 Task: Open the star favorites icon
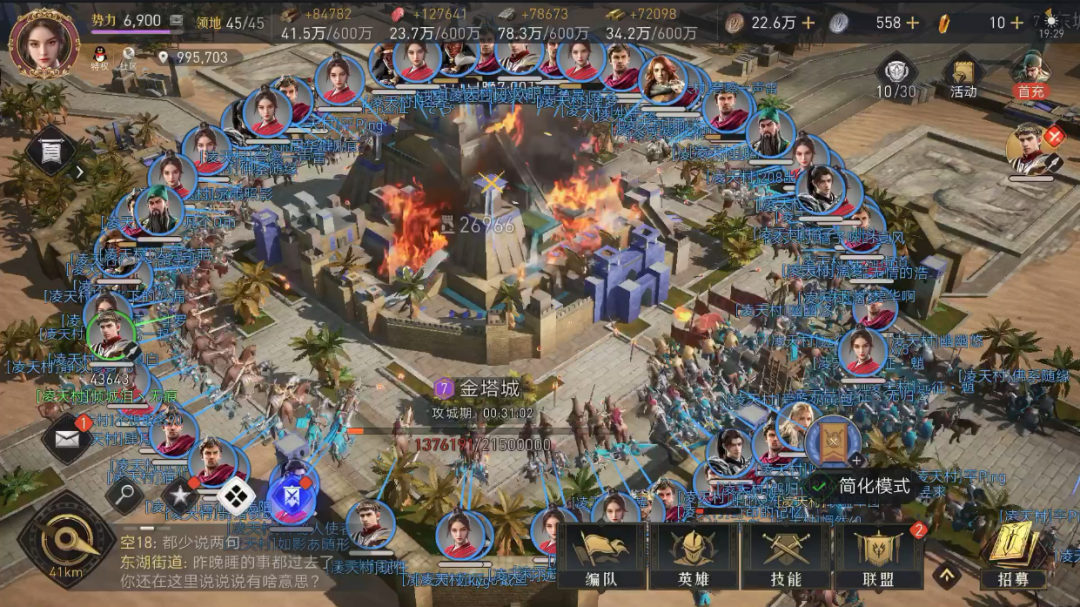point(180,495)
